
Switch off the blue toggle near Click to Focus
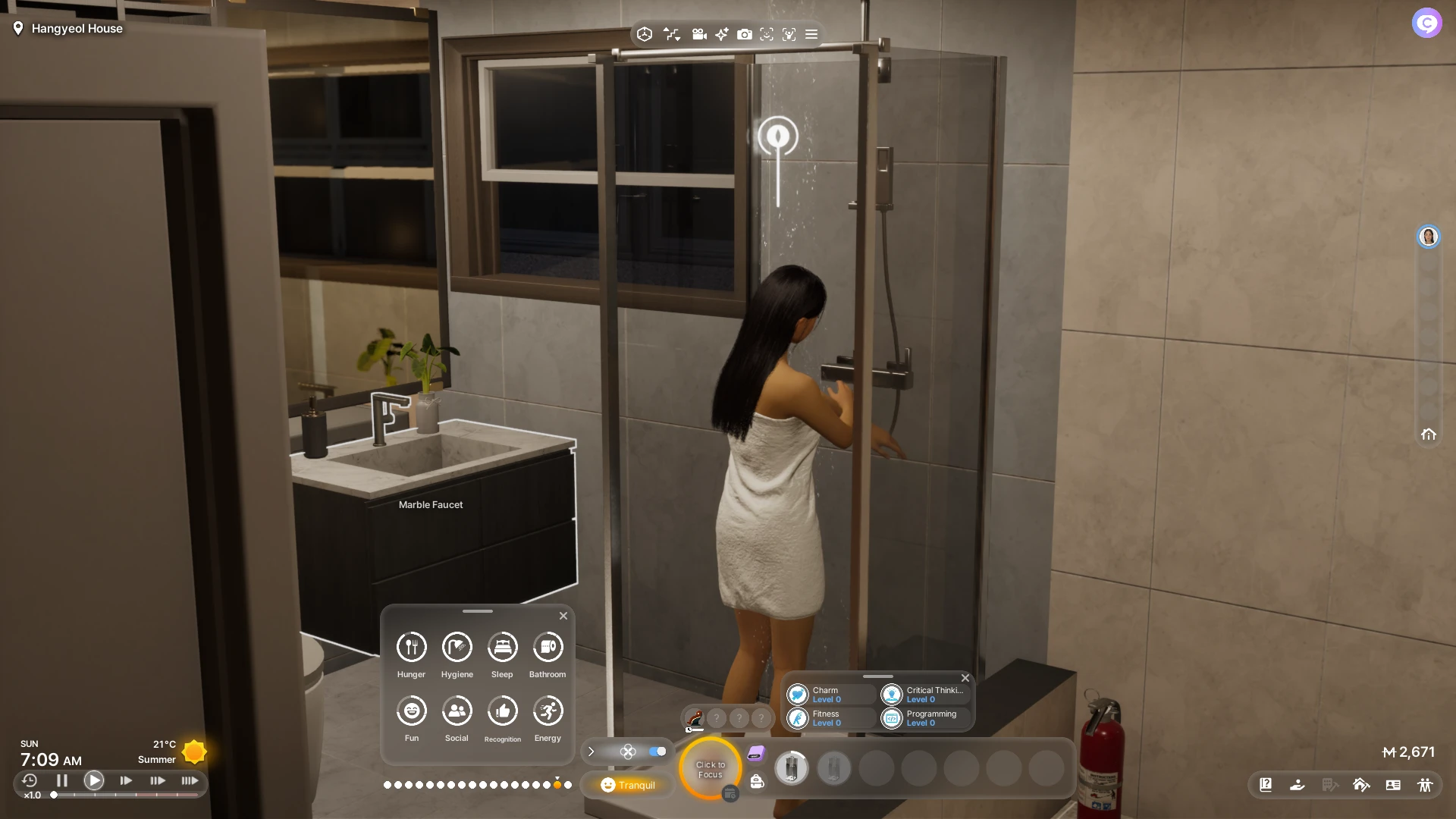(656, 752)
